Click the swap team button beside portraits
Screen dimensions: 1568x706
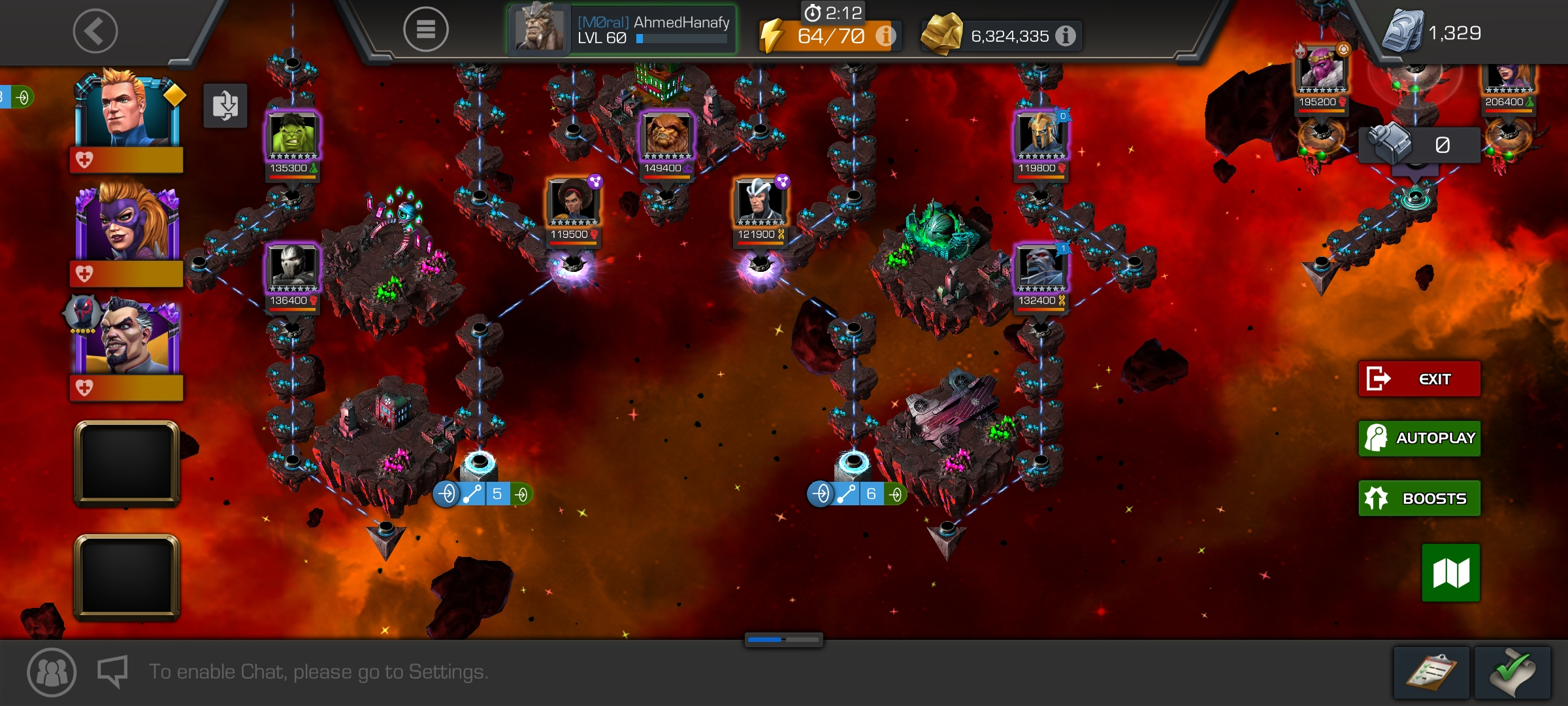(x=225, y=106)
